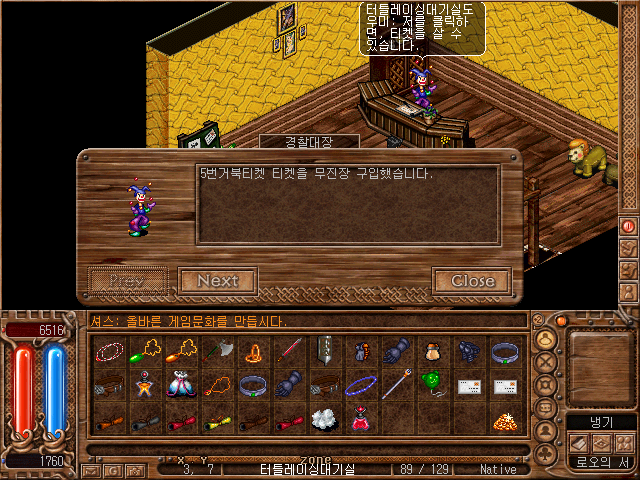
Task: Click the red power button on right edge
Action: pos(628,227)
